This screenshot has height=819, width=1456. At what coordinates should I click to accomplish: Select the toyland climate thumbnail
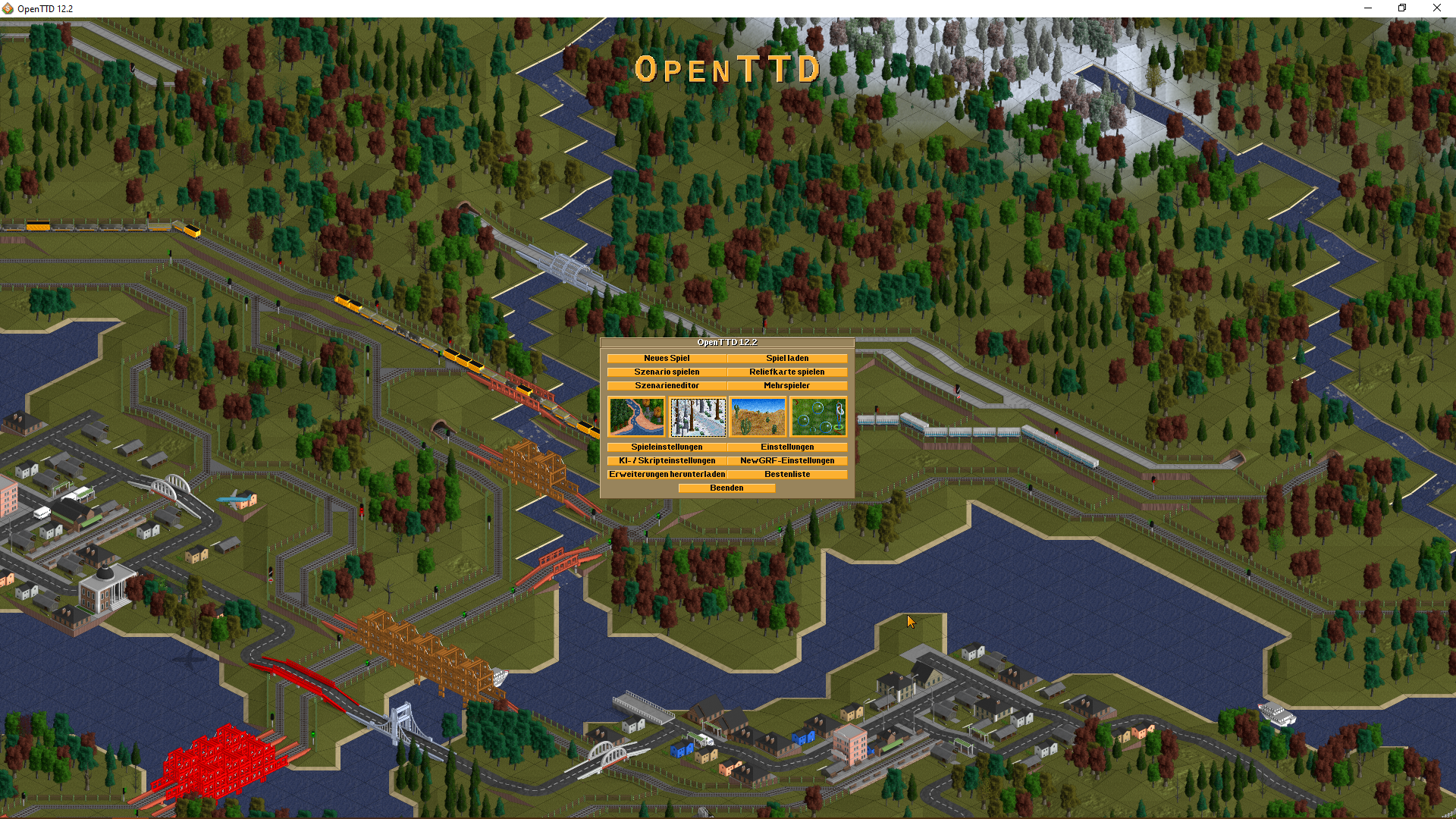pos(818,416)
